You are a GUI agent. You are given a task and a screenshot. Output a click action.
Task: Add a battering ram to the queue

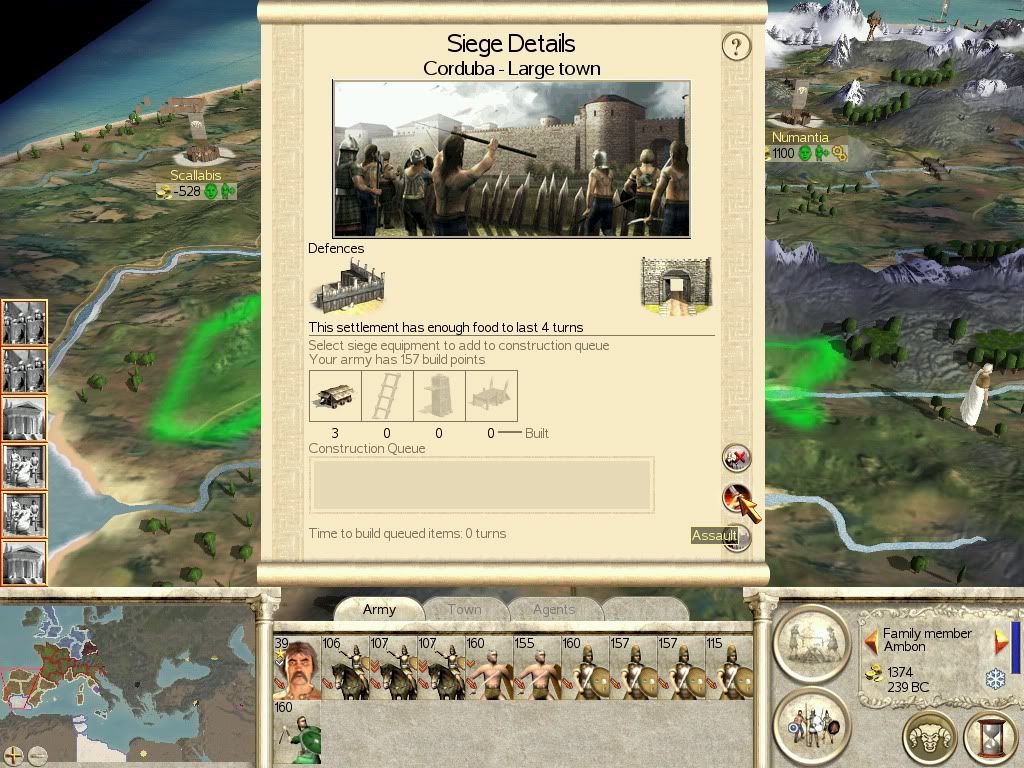335,396
